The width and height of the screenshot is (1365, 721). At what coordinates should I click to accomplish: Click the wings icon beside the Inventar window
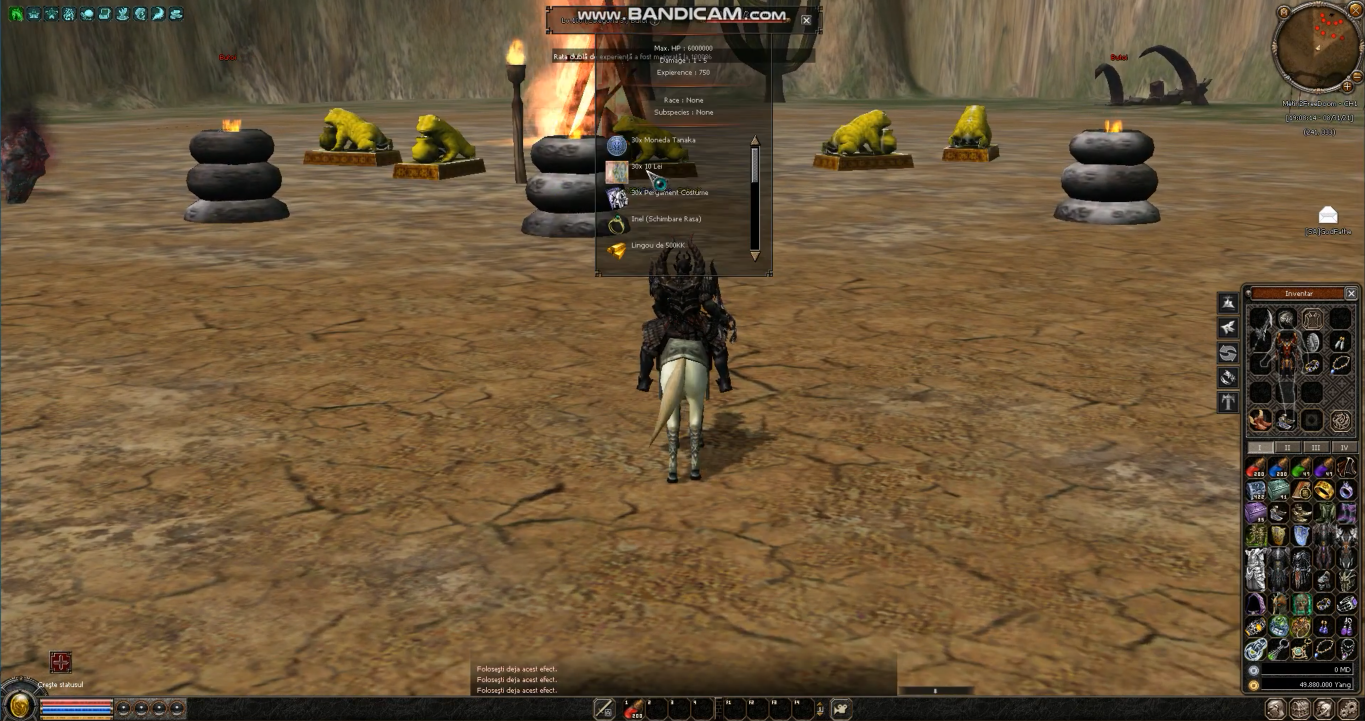coord(1227,326)
